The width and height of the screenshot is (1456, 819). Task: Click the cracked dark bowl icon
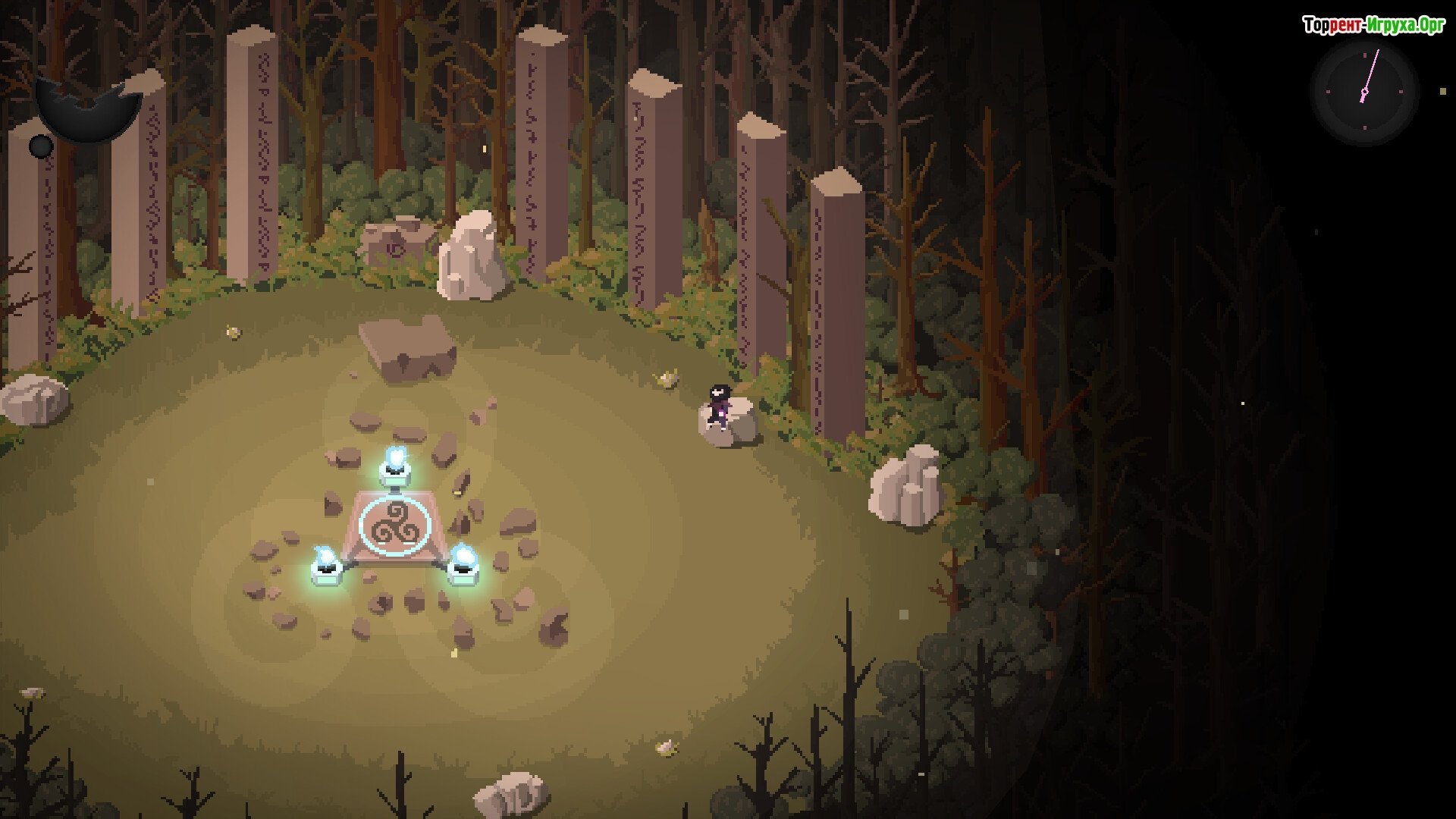pos(87,110)
